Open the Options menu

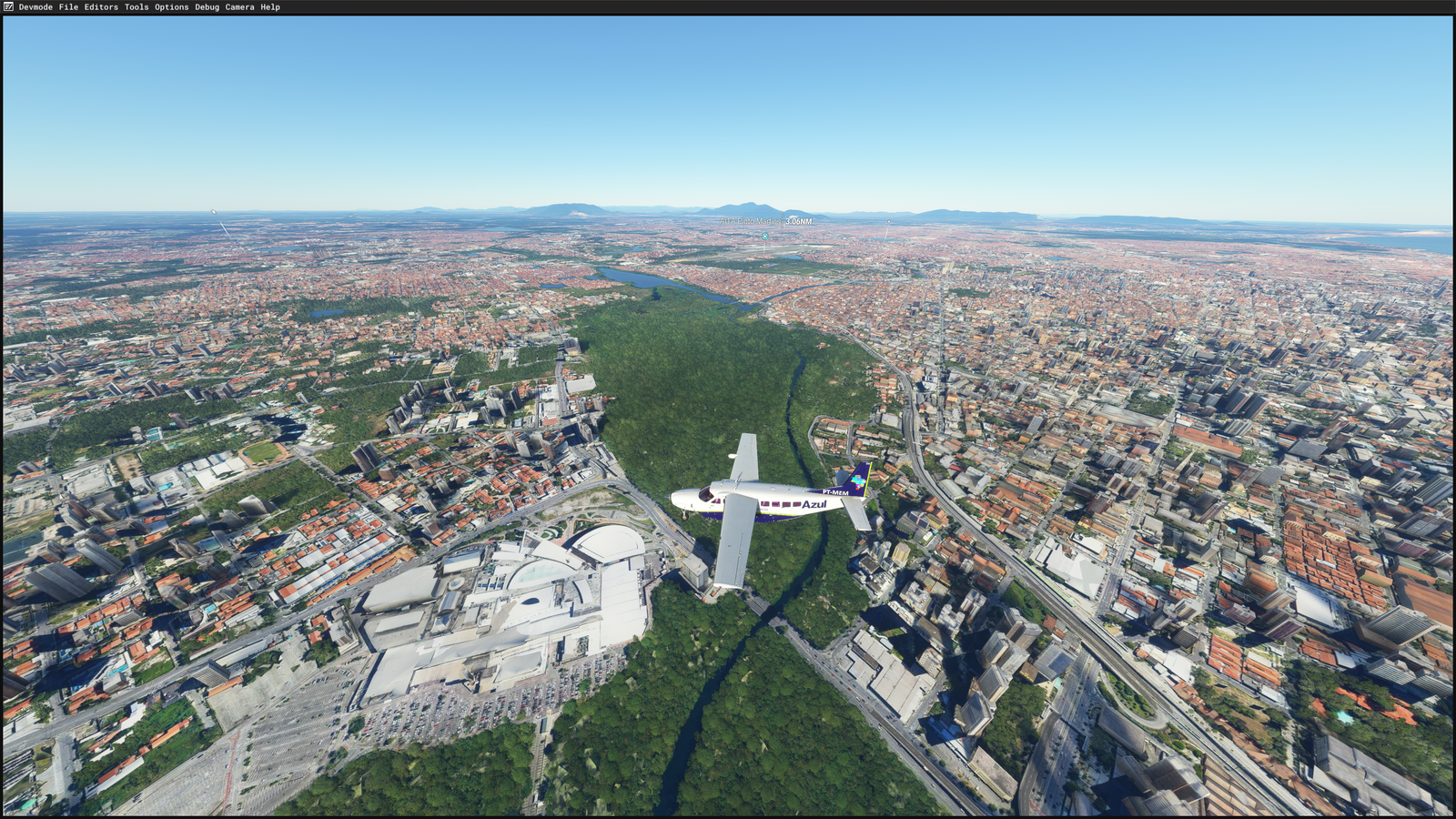click(171, 7)
